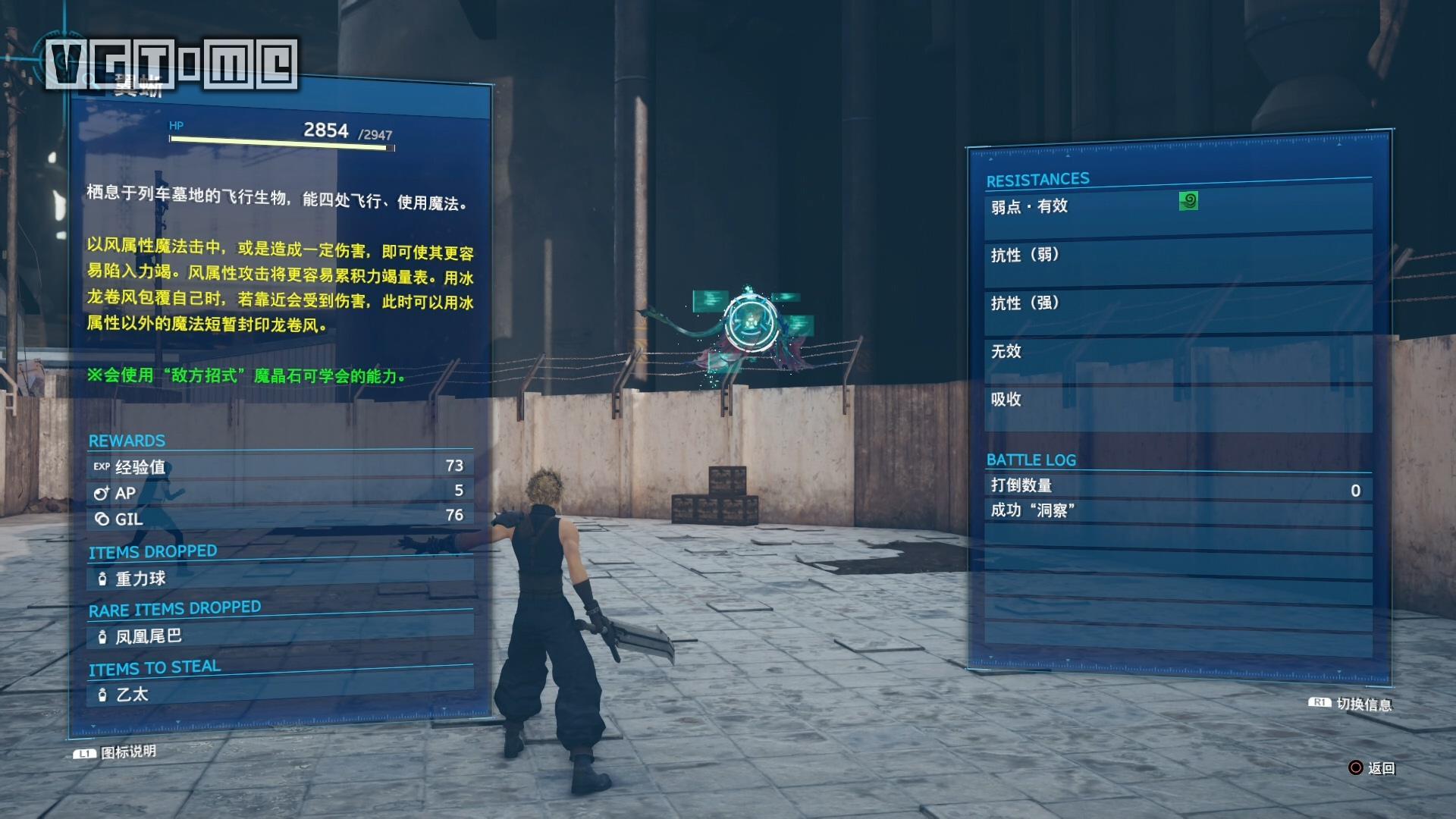1456x819 pixels.
Task: Select the 凤凰尾巴 rare drop row
Action: [281, 636]
